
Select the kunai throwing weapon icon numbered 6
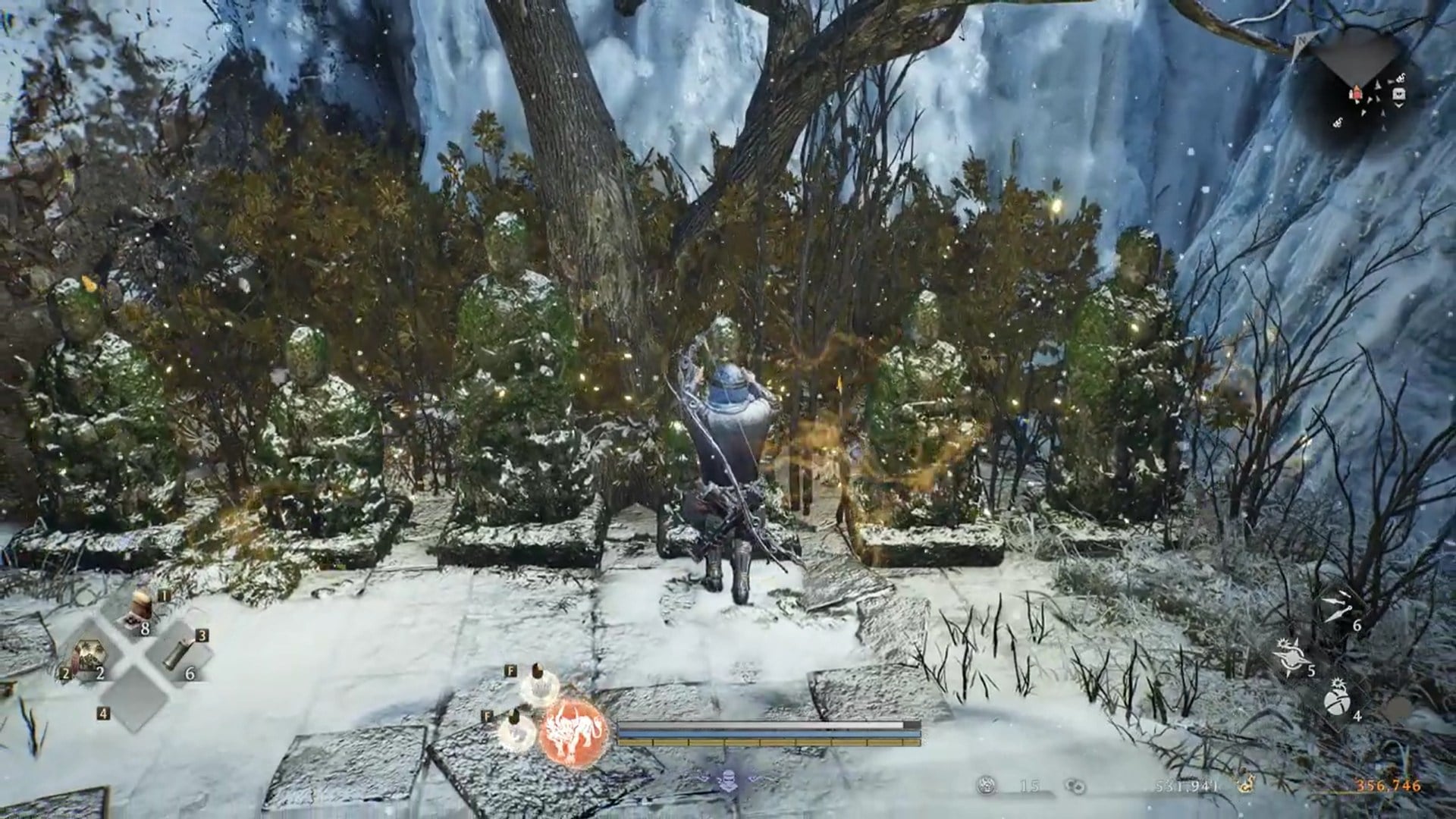click(1338, 606)
